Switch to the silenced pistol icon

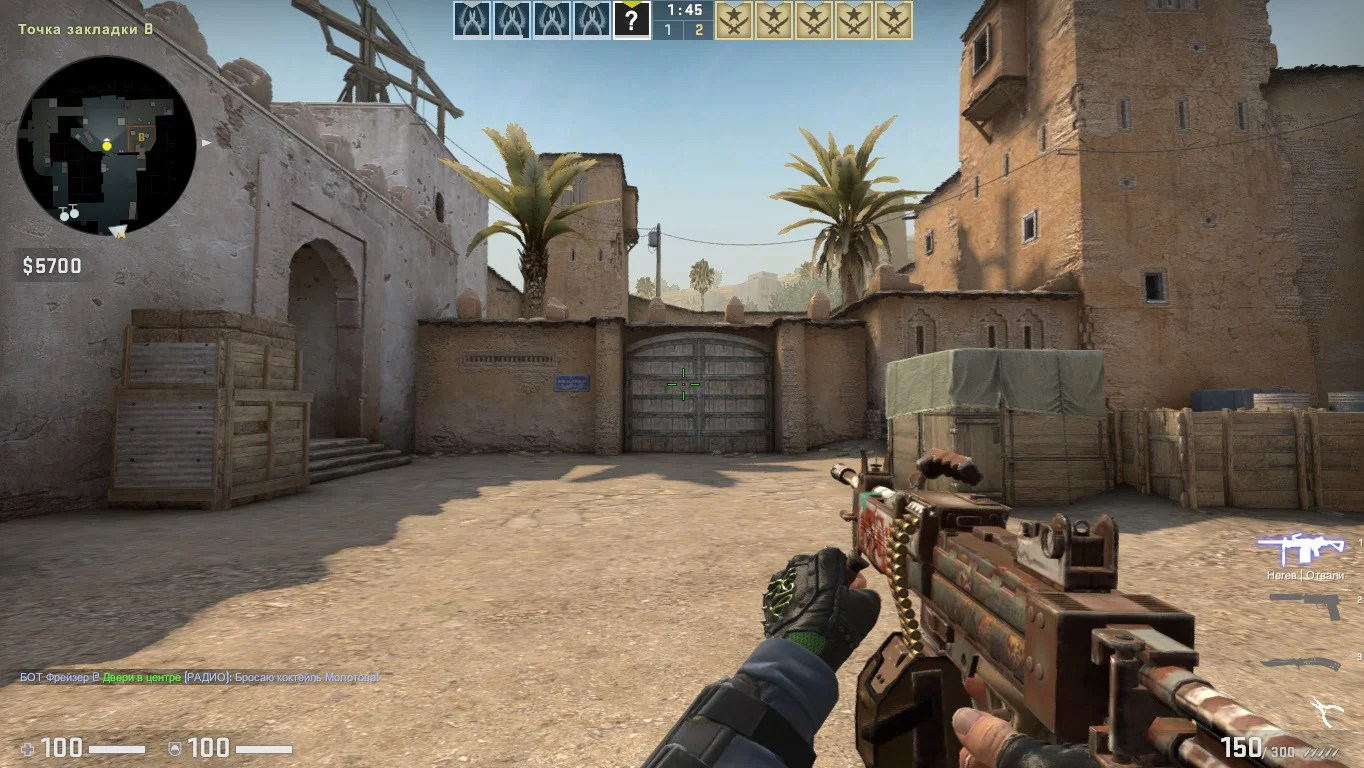[1304, 605]
